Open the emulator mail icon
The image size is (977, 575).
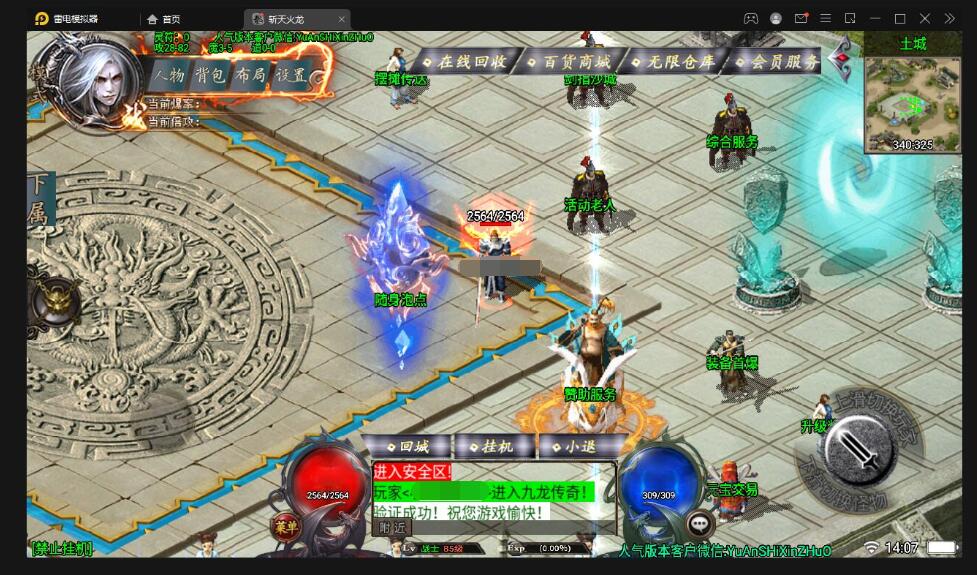click(801, 18)
